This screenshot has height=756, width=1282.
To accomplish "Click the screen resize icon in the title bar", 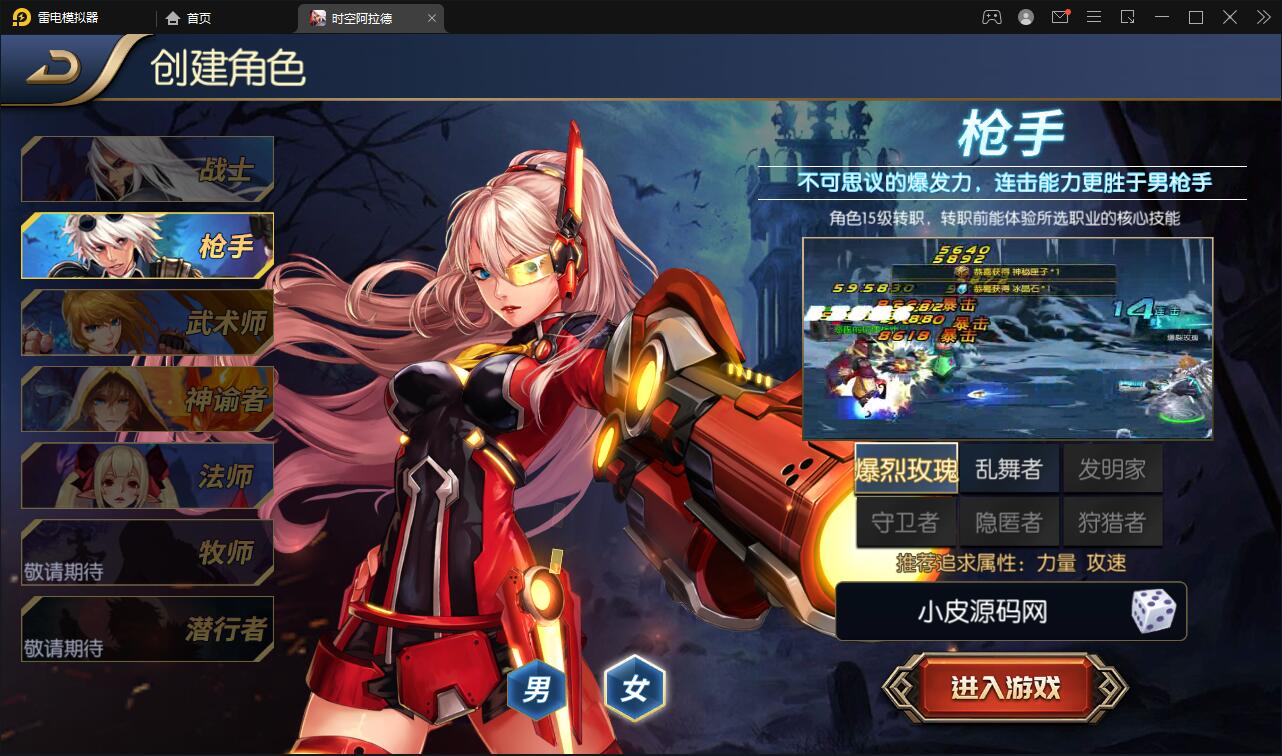I will (x=1129, y=17).
